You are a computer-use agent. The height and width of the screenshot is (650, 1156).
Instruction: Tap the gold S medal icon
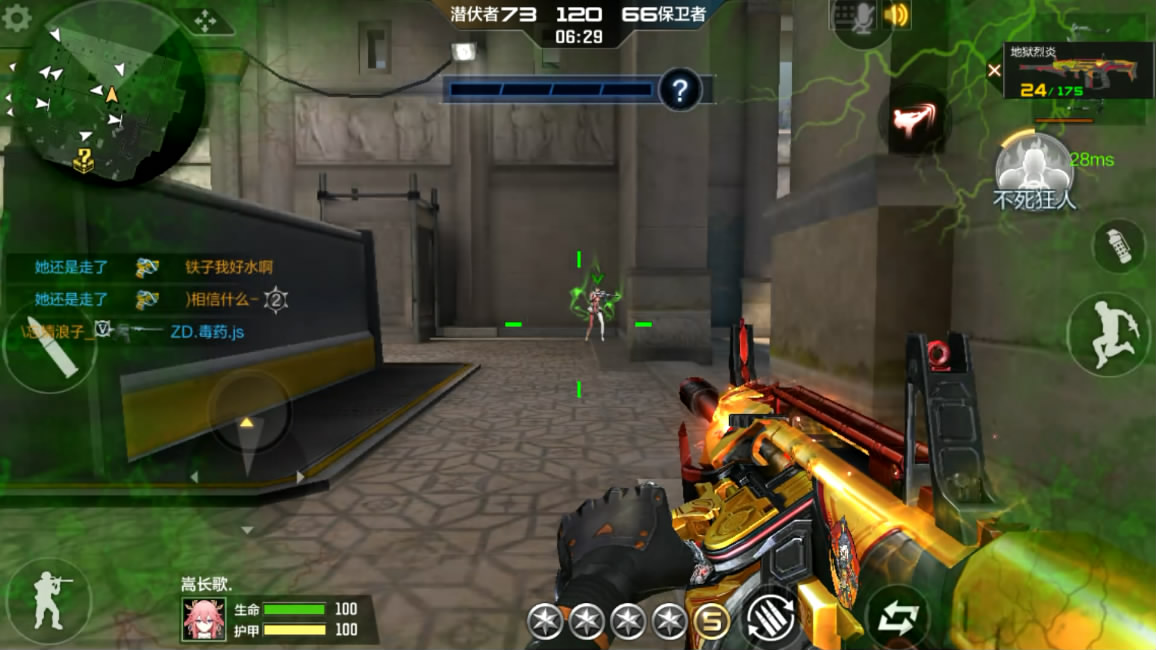coord(711,622)
